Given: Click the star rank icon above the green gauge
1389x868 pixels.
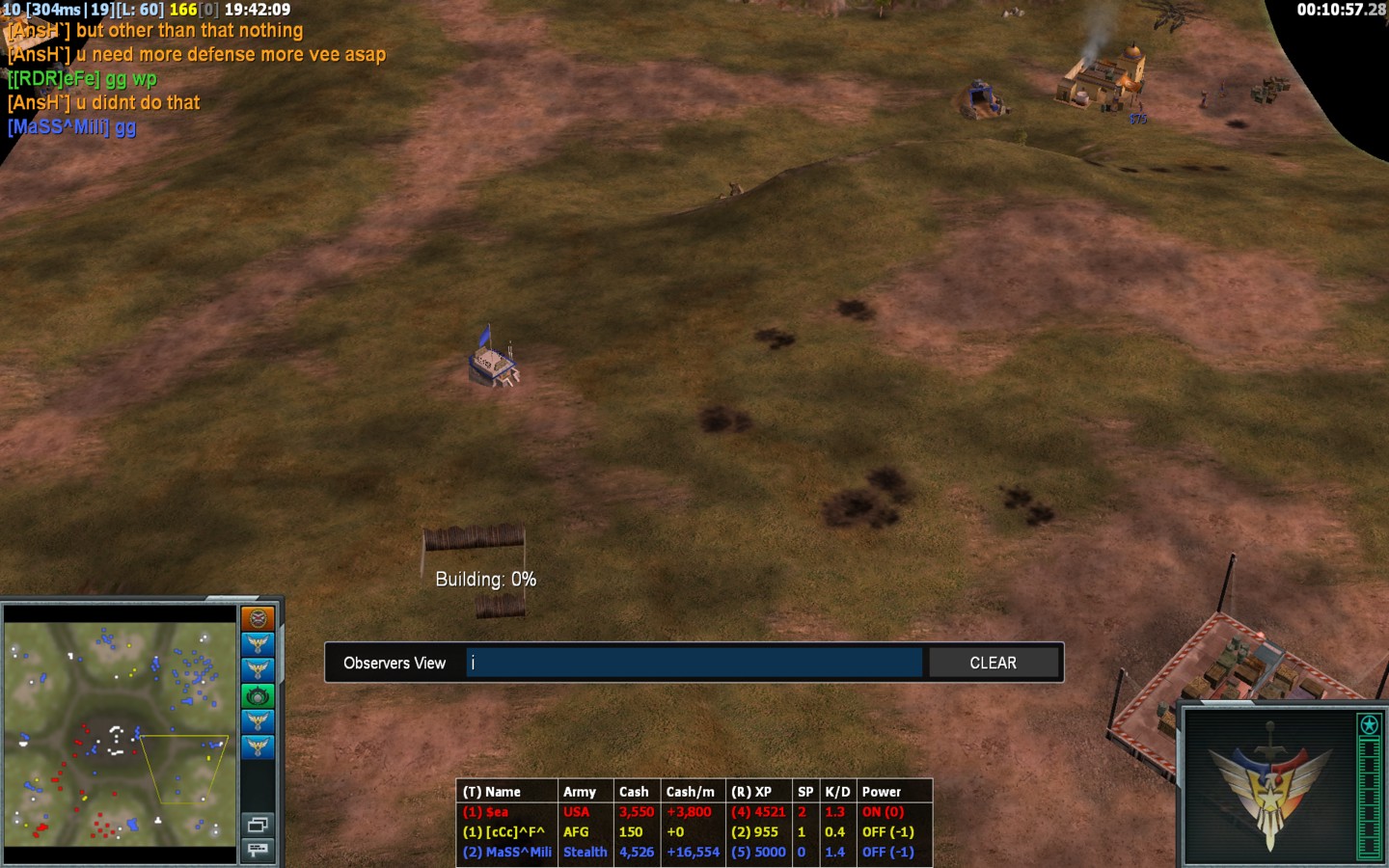Looking at the screenshot, I should [x=1369, y=724].
